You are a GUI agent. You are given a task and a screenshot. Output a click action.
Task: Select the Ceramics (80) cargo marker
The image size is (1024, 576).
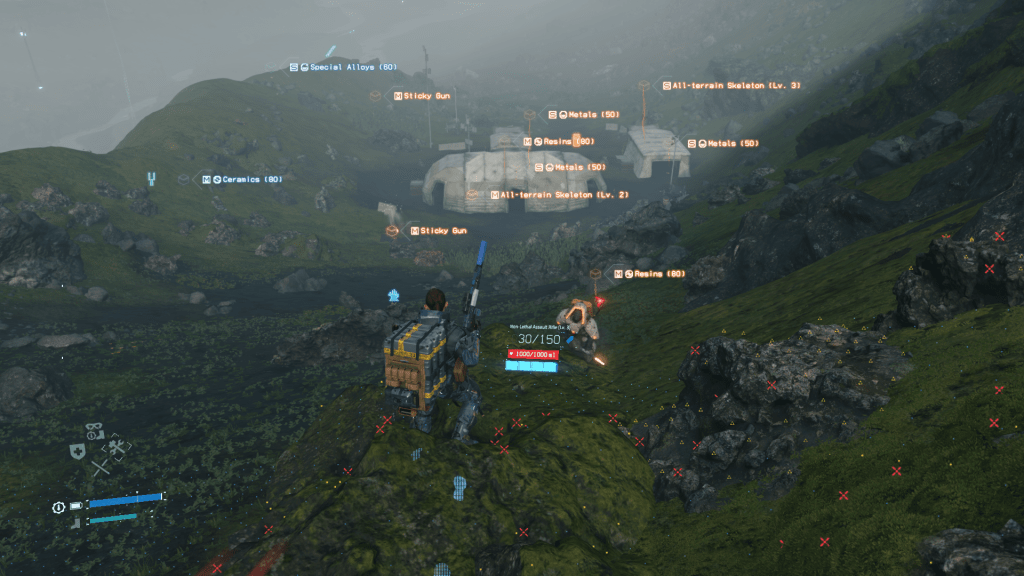242,179
